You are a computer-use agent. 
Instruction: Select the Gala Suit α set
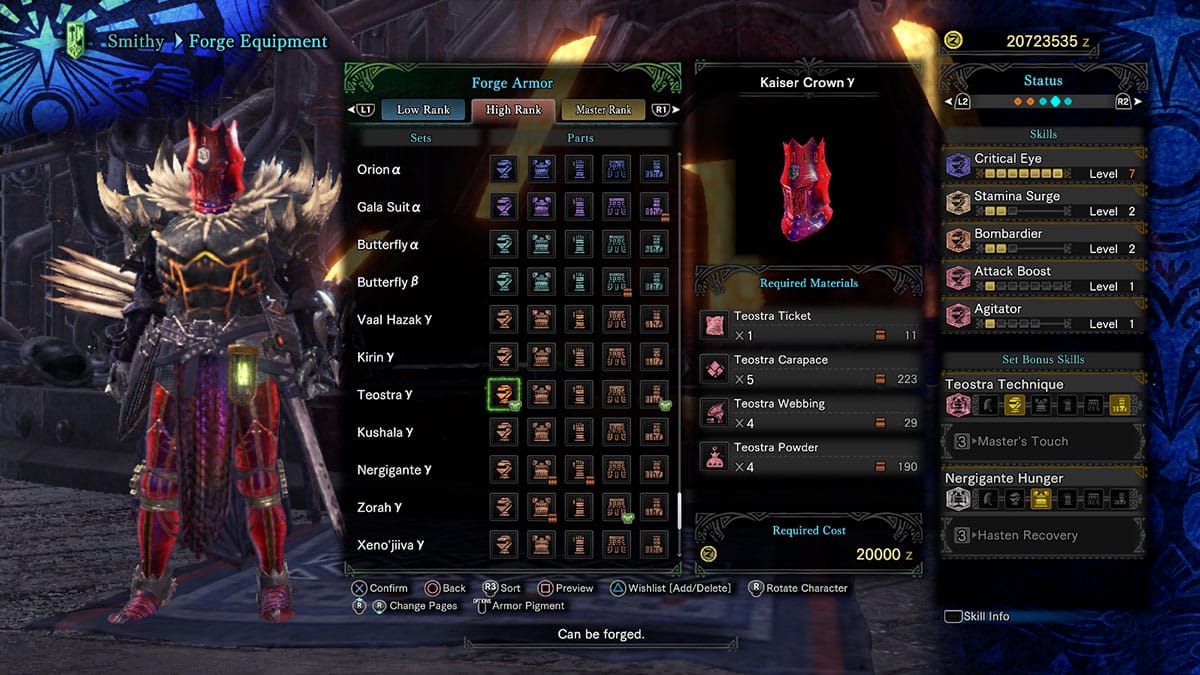click(389, 208)
